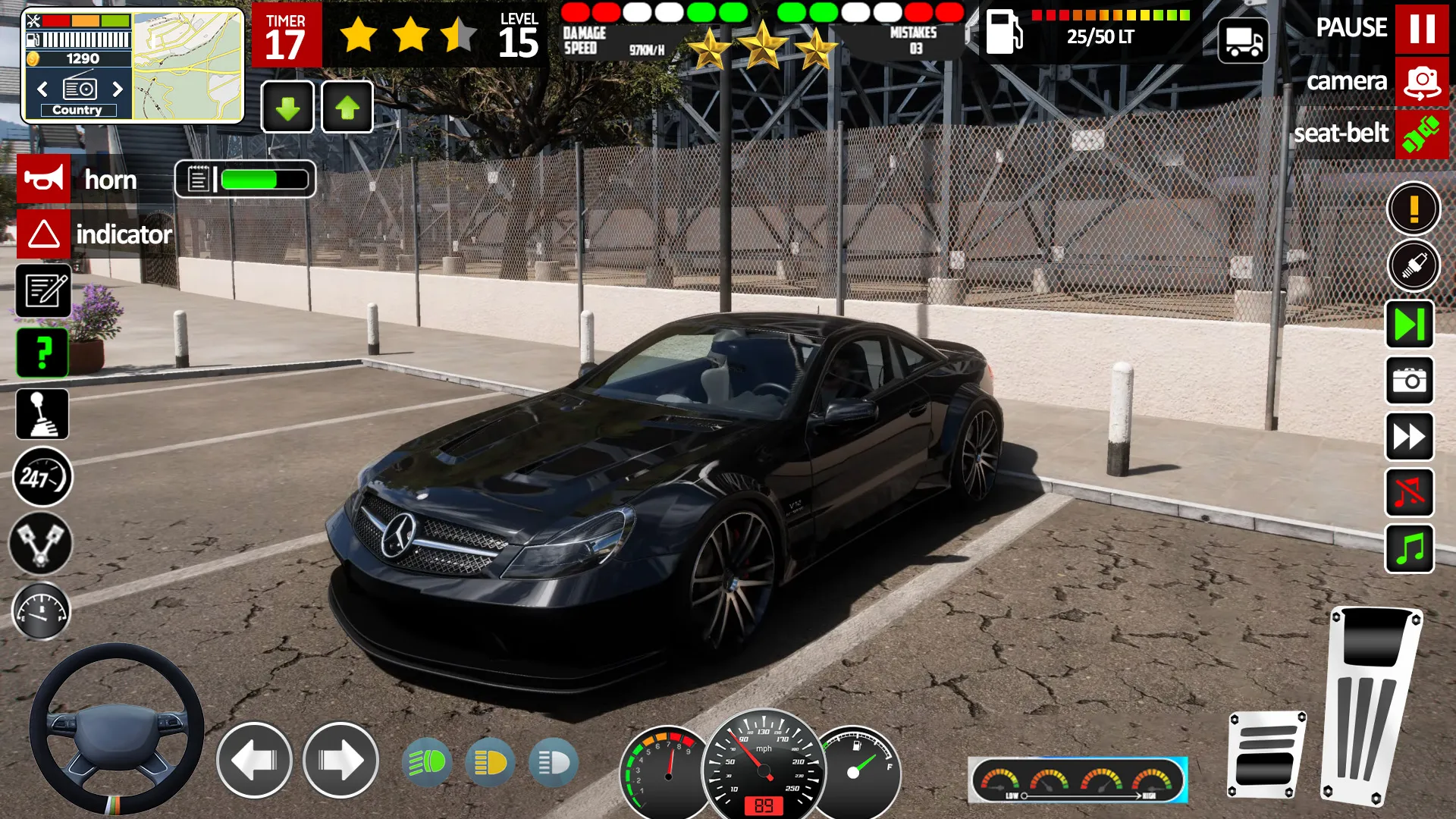Viewport: 1456px width, 819px height.
Task: Take a screenshot with the camera icon
Action: point(1410,380)
